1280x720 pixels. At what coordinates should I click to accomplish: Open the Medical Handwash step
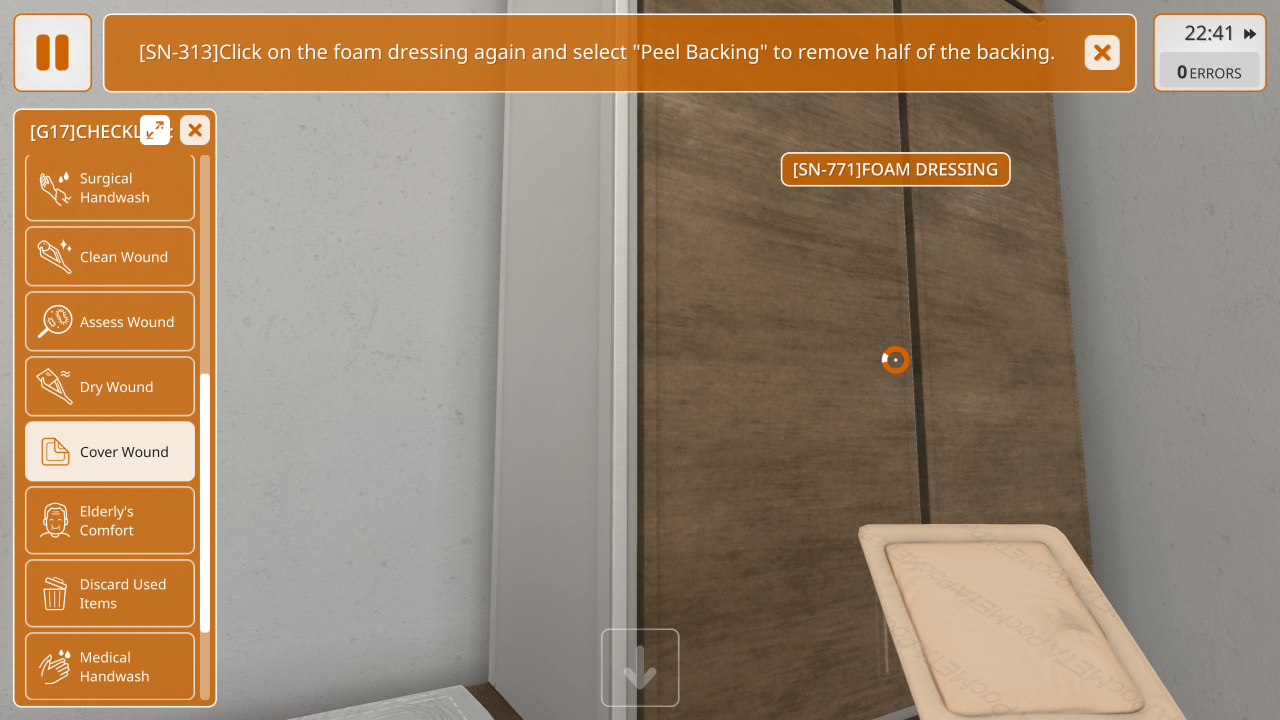point(110,667)
